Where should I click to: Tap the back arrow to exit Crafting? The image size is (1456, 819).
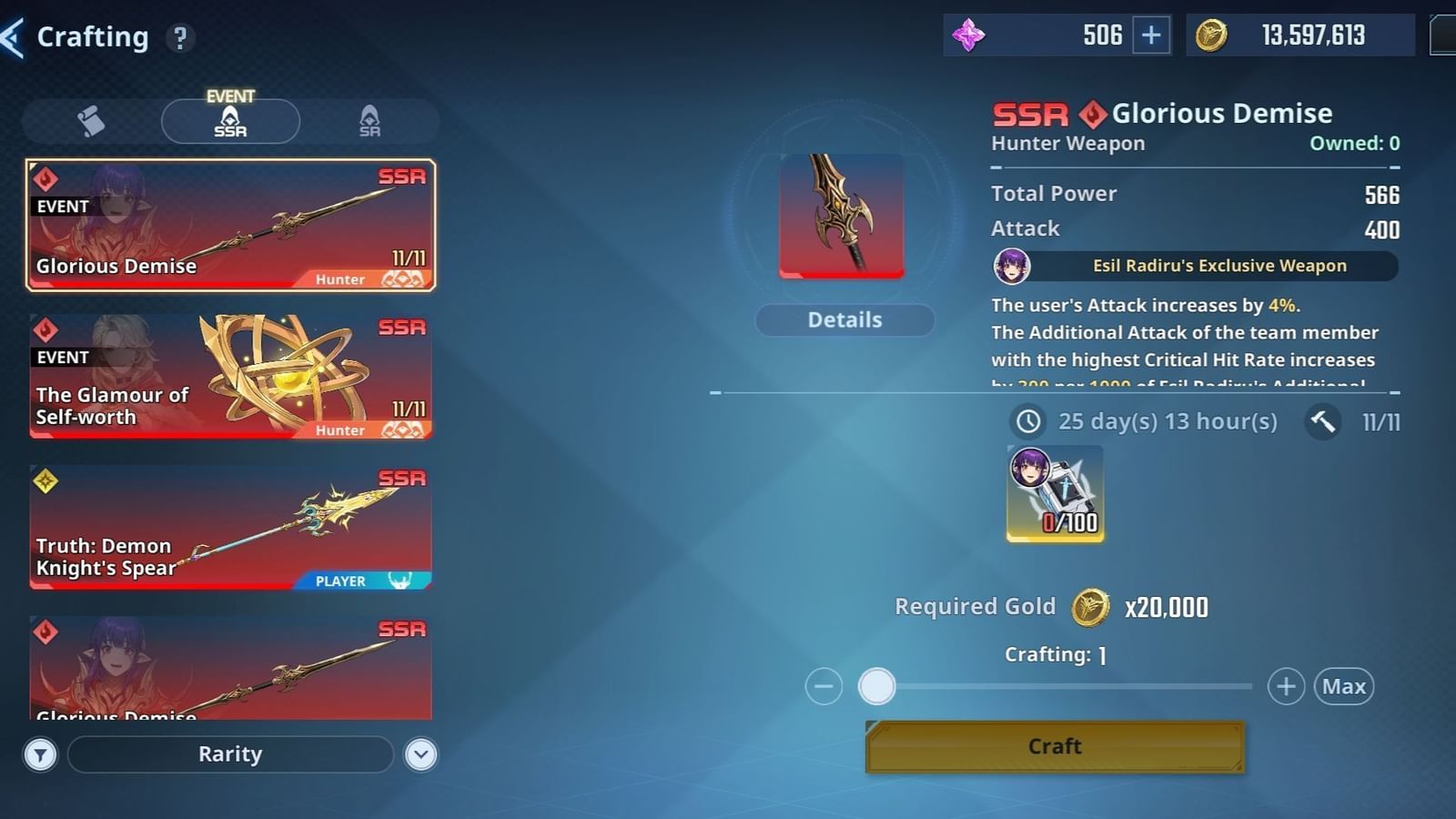coord(13,35)
